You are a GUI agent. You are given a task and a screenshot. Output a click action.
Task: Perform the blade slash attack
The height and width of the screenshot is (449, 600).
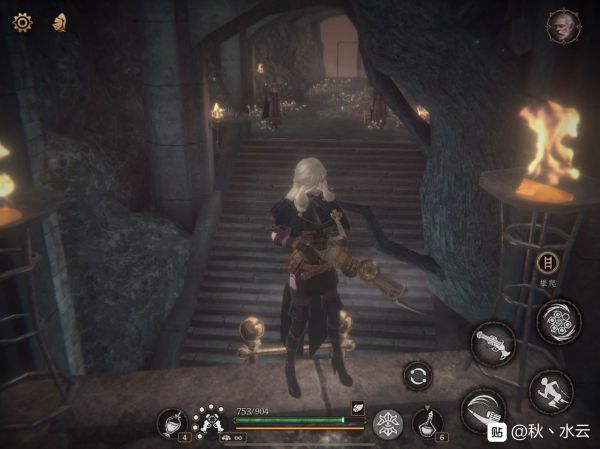(x=483, y=411)
